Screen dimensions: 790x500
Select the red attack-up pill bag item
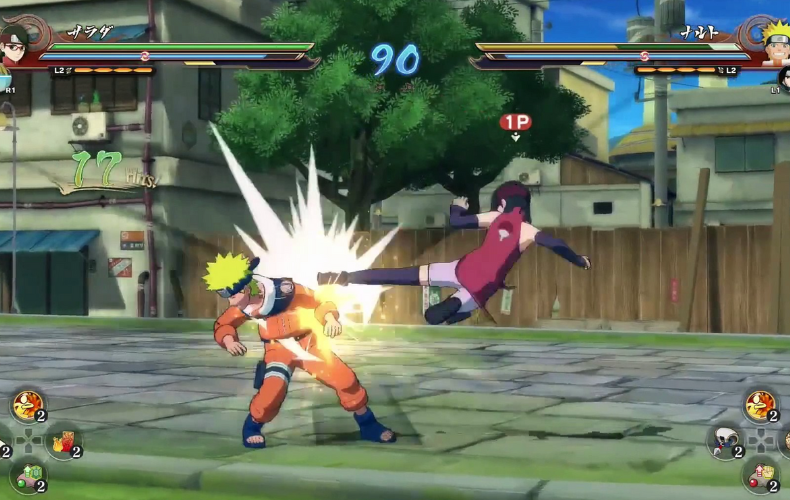pos(761,474)
